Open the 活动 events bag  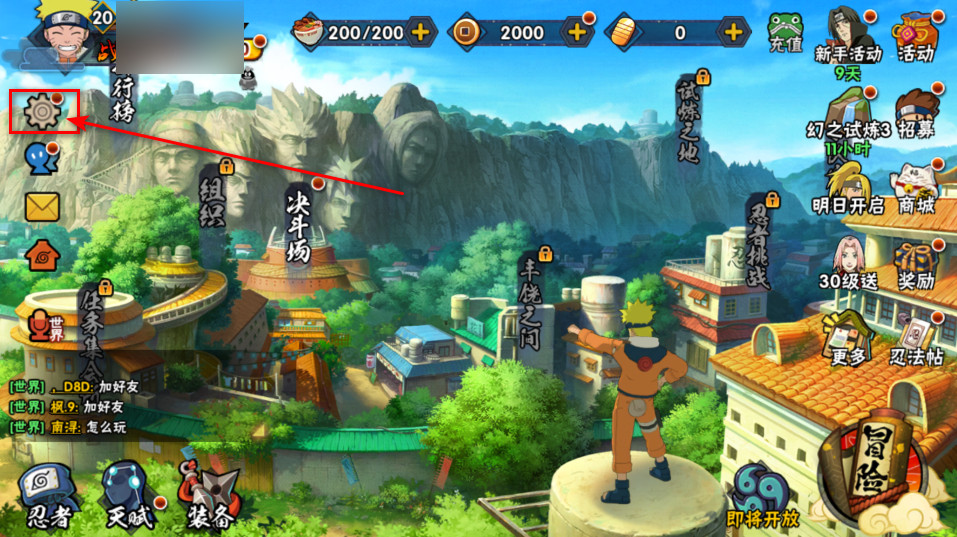point(915,35)
